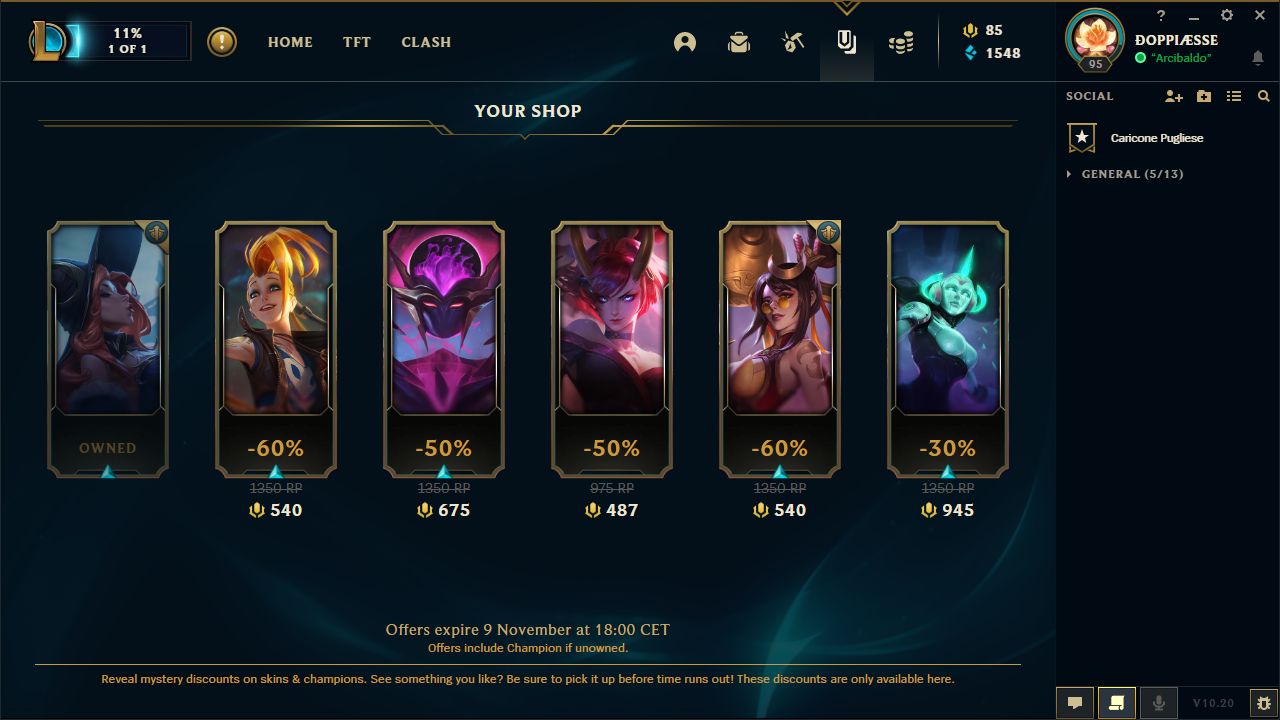Open the CLASH menu item

426,42
